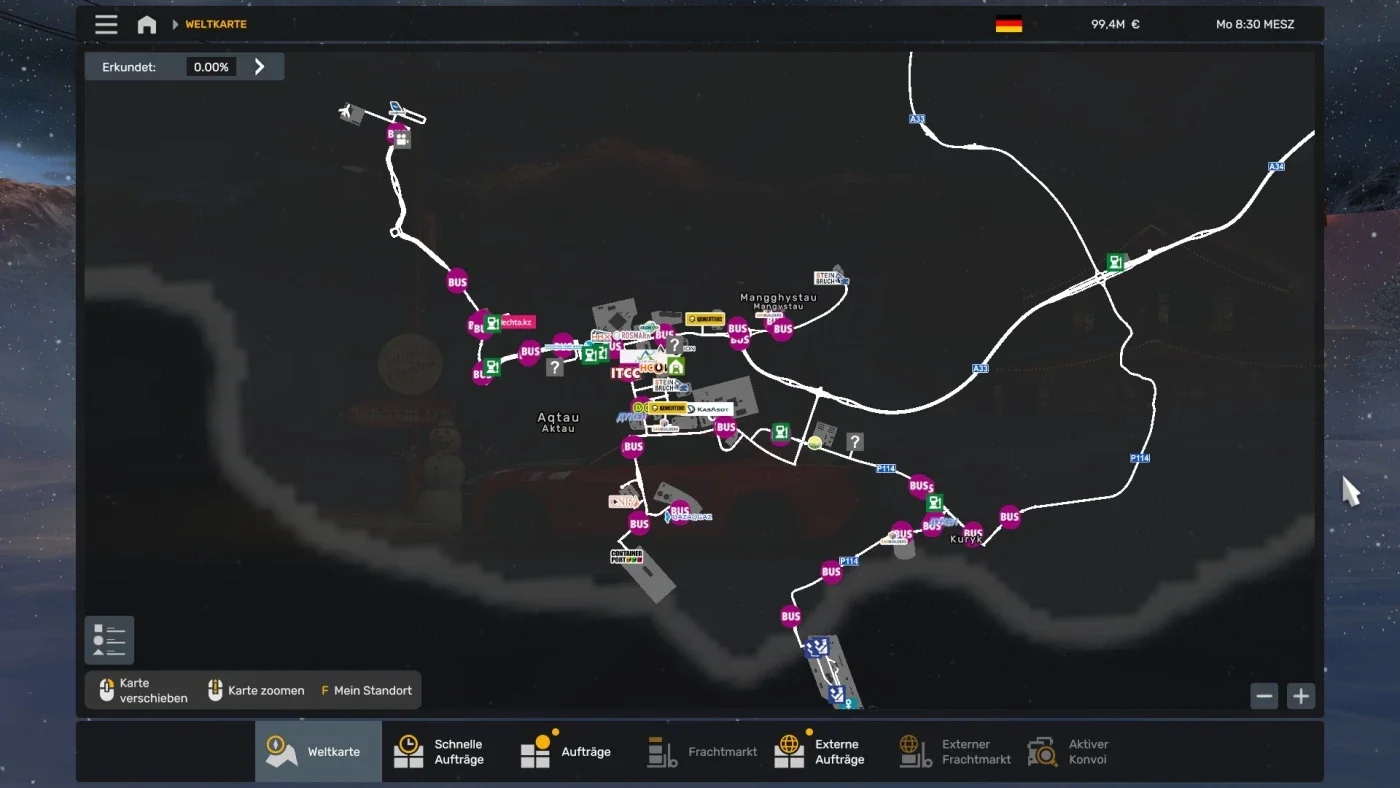1400x788 pixels.
Task: Switch to the Externe Aufträge tab
Action: (x=821, y=751)
